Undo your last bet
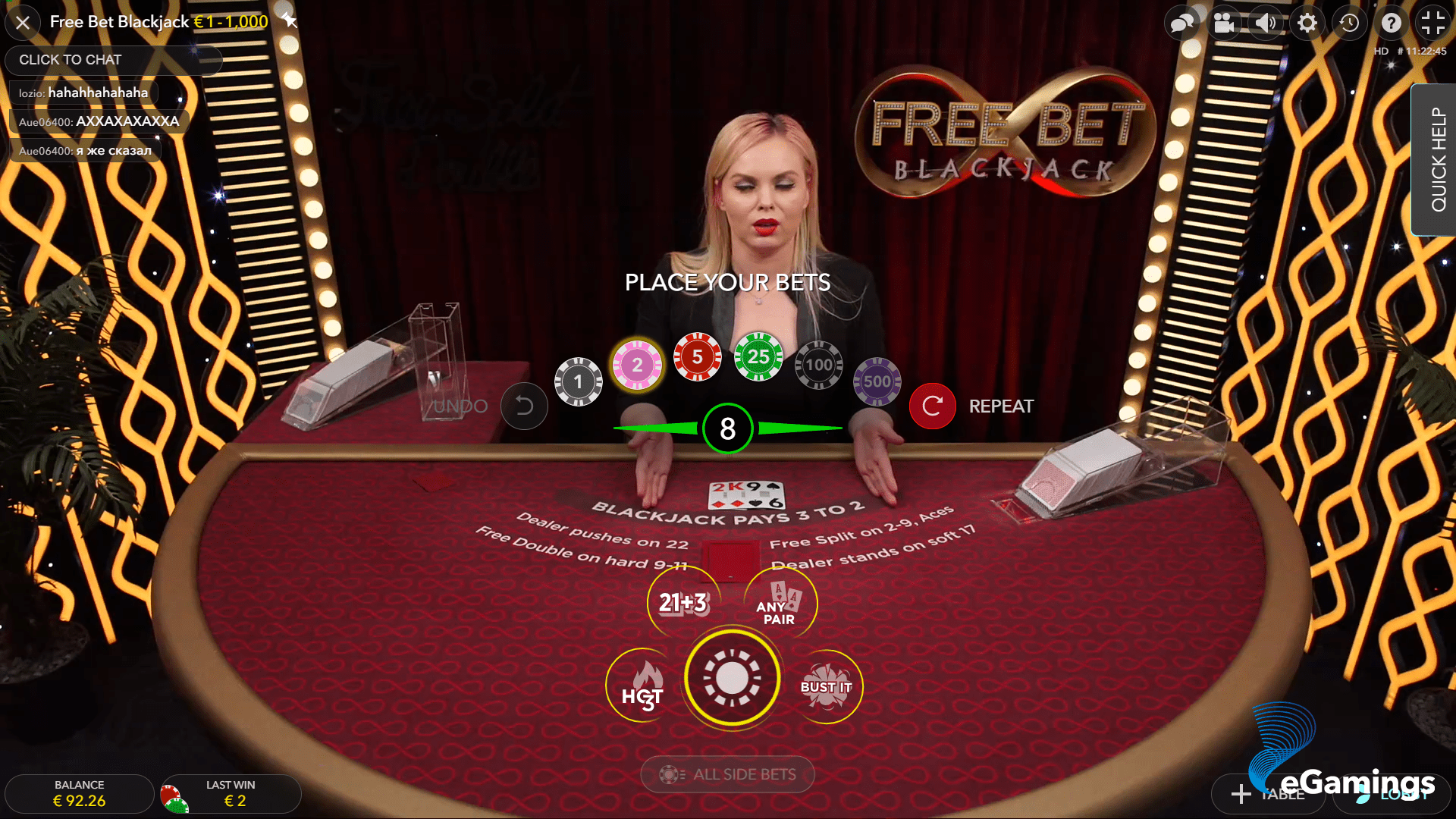The width and height of the screenshot is (1456, 819). [524, 406]
